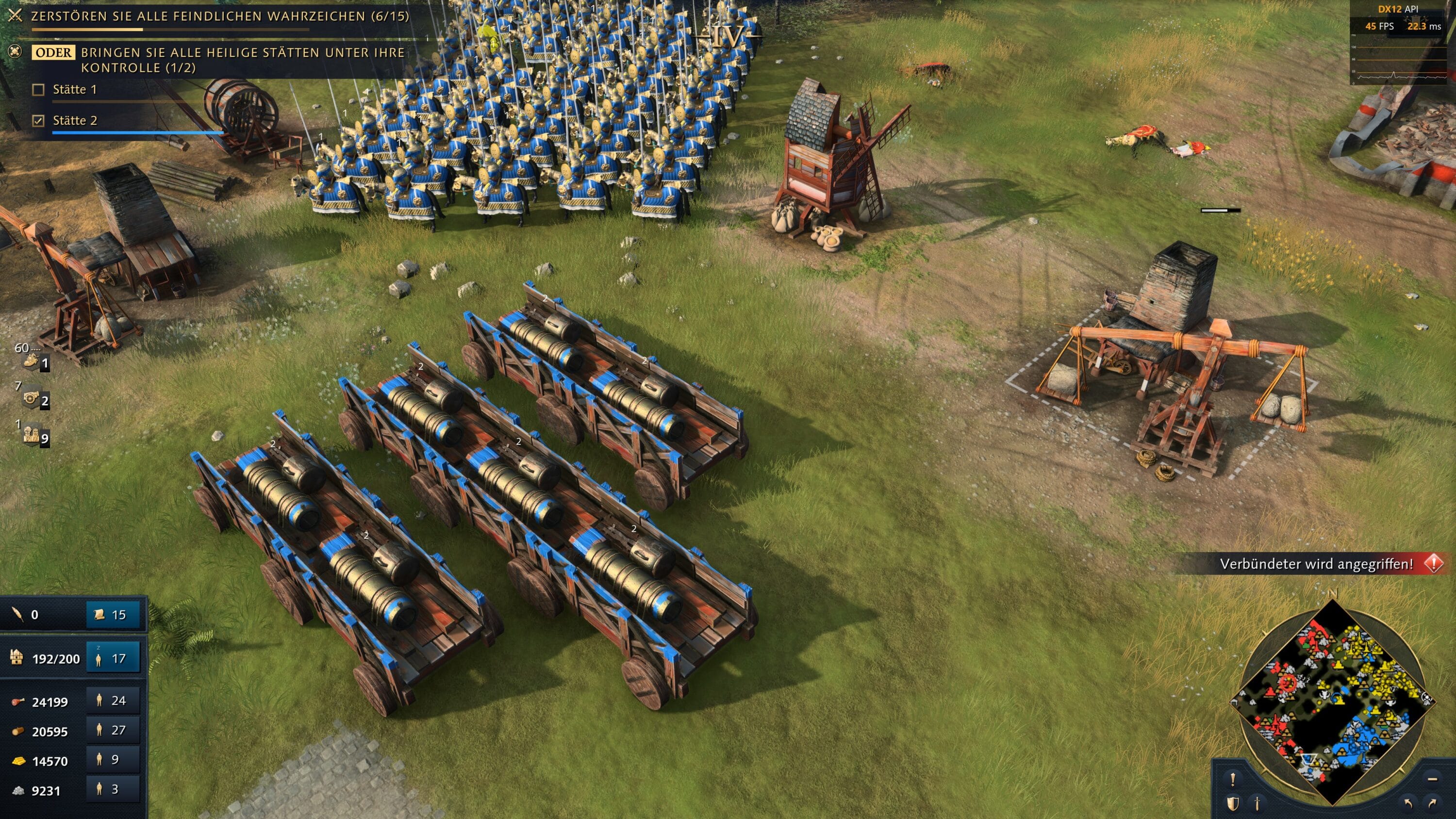This screenshot has height=819, width=1456.
Task: Click the scroll button showing 15
Action: coord(113,614)
